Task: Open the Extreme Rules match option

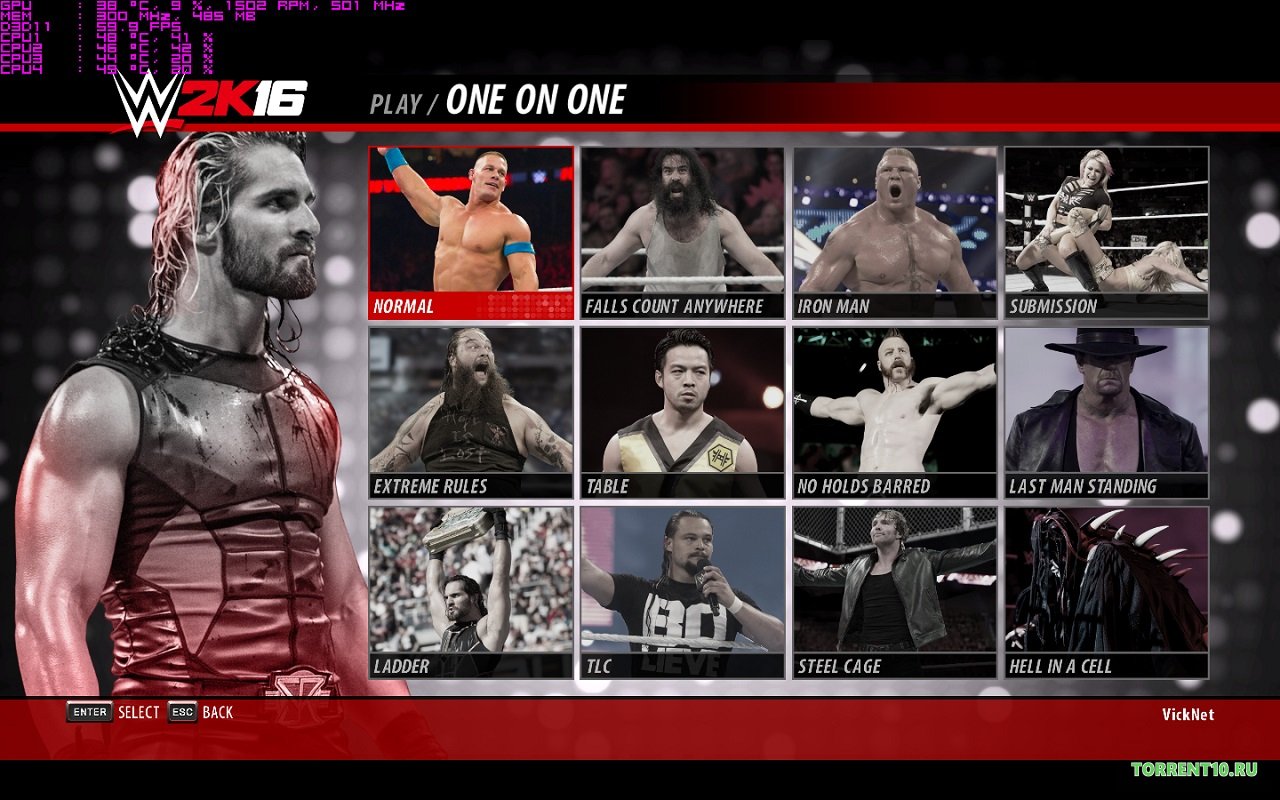Action: coord(471,413)
